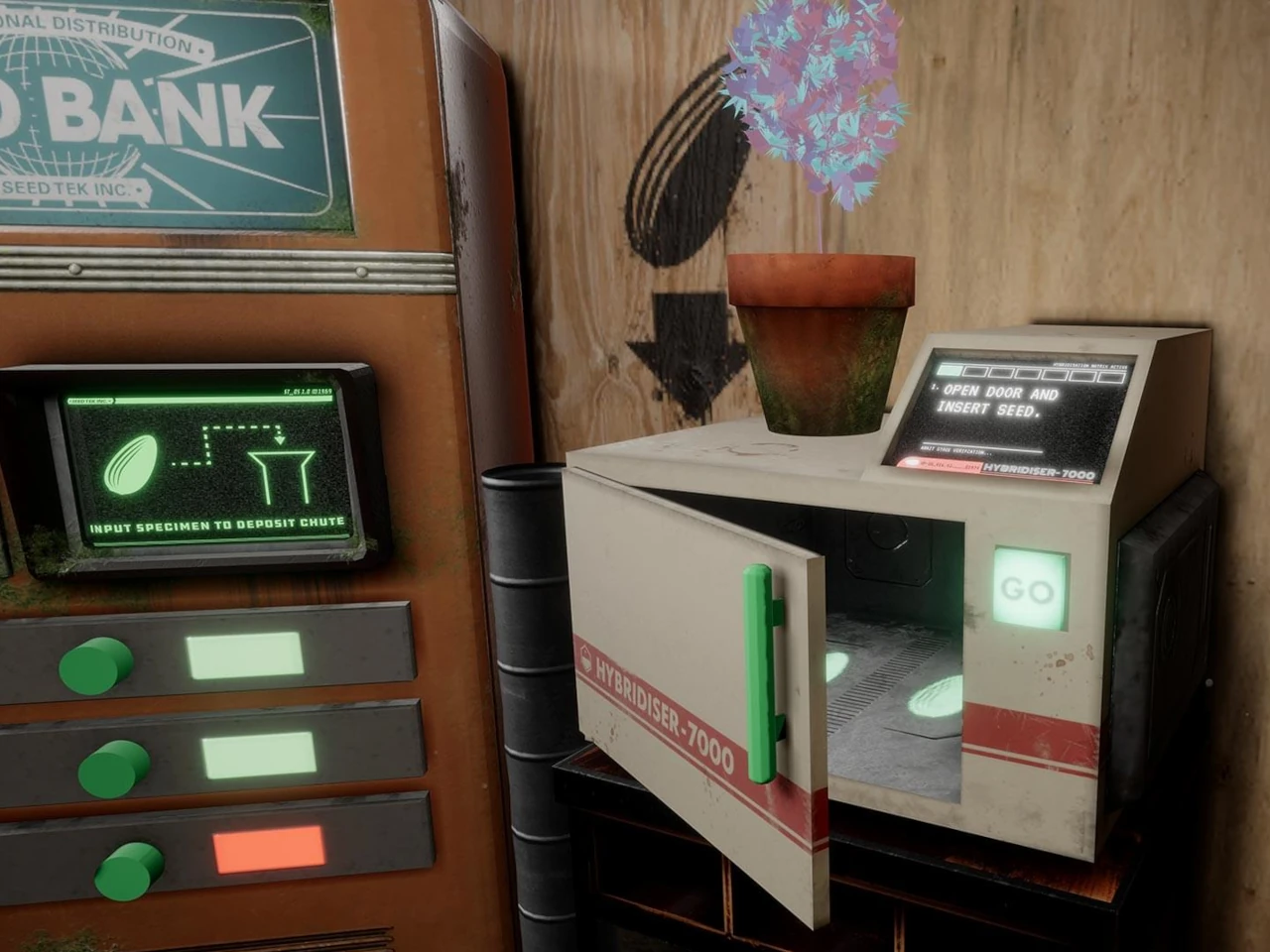Select the green knob beside the red light
Viewport: 1270px width, 952px height.
(x=130, y=870)
